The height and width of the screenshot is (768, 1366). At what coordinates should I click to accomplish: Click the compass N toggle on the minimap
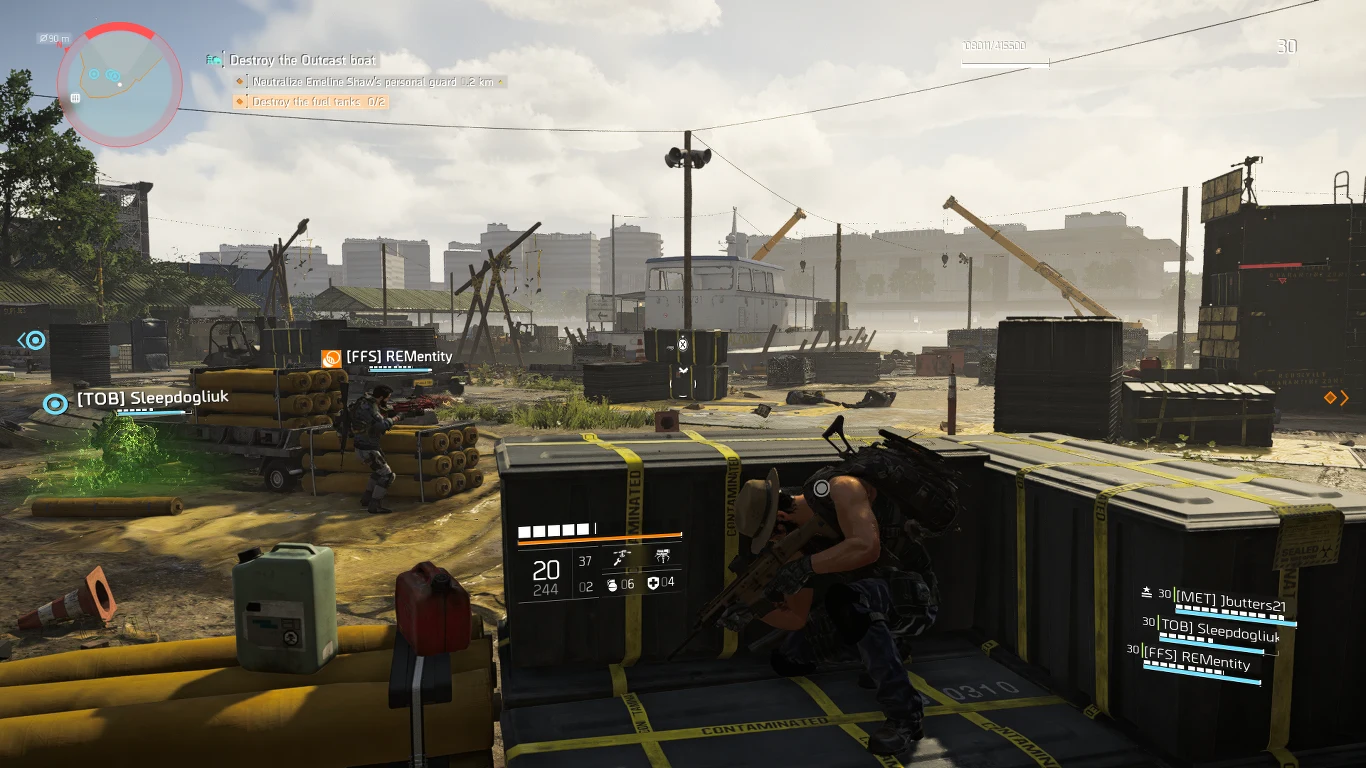pos(59,44)
